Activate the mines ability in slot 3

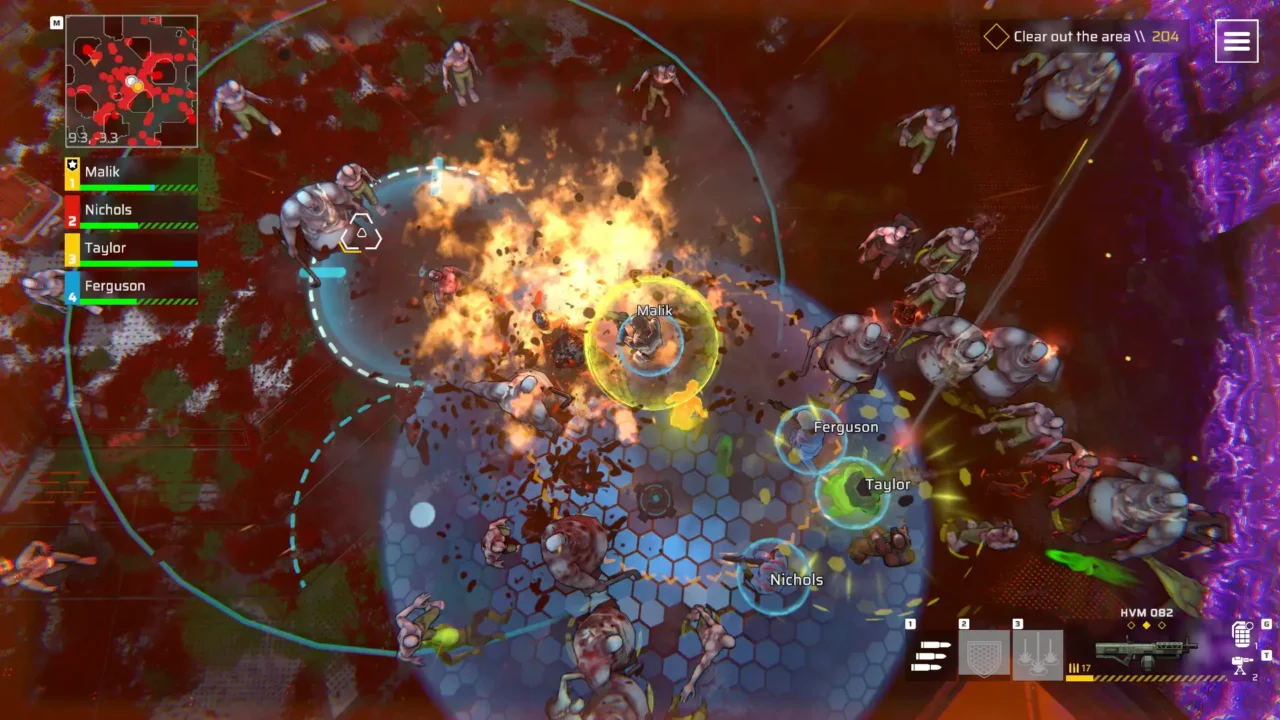tap(1040, 655)
